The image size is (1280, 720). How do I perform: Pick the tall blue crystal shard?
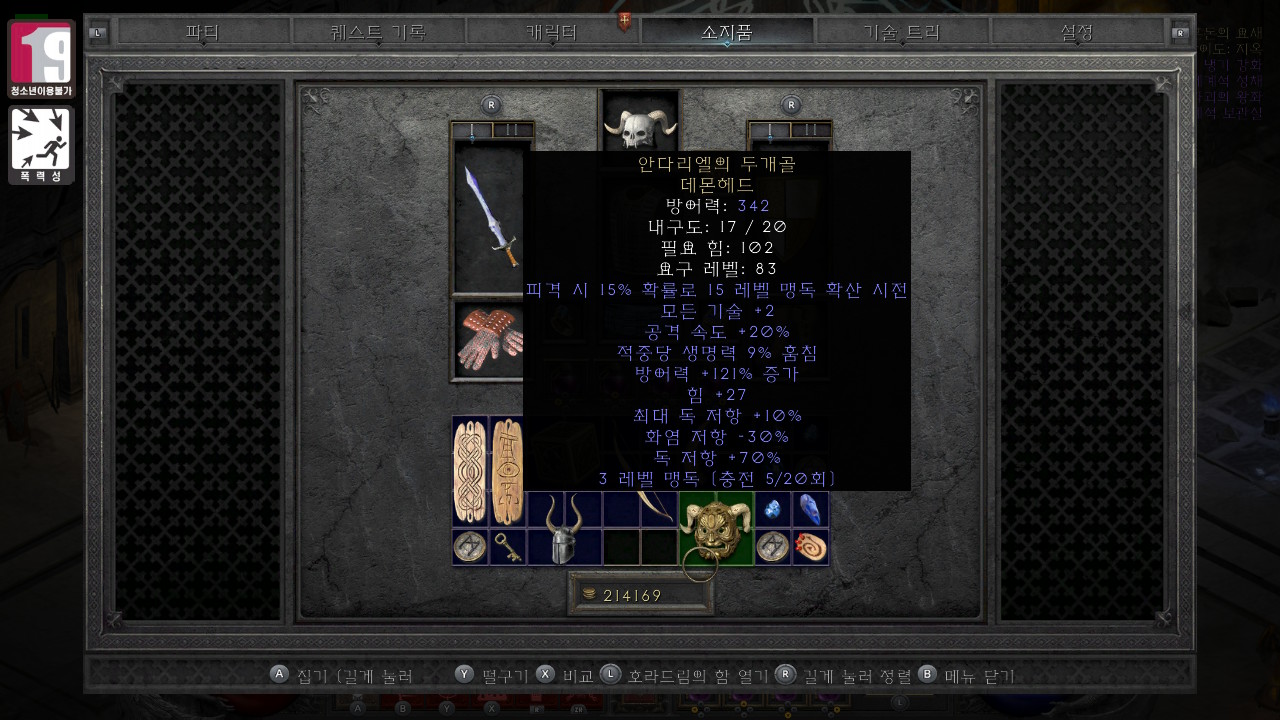click(x=811, y=509)
